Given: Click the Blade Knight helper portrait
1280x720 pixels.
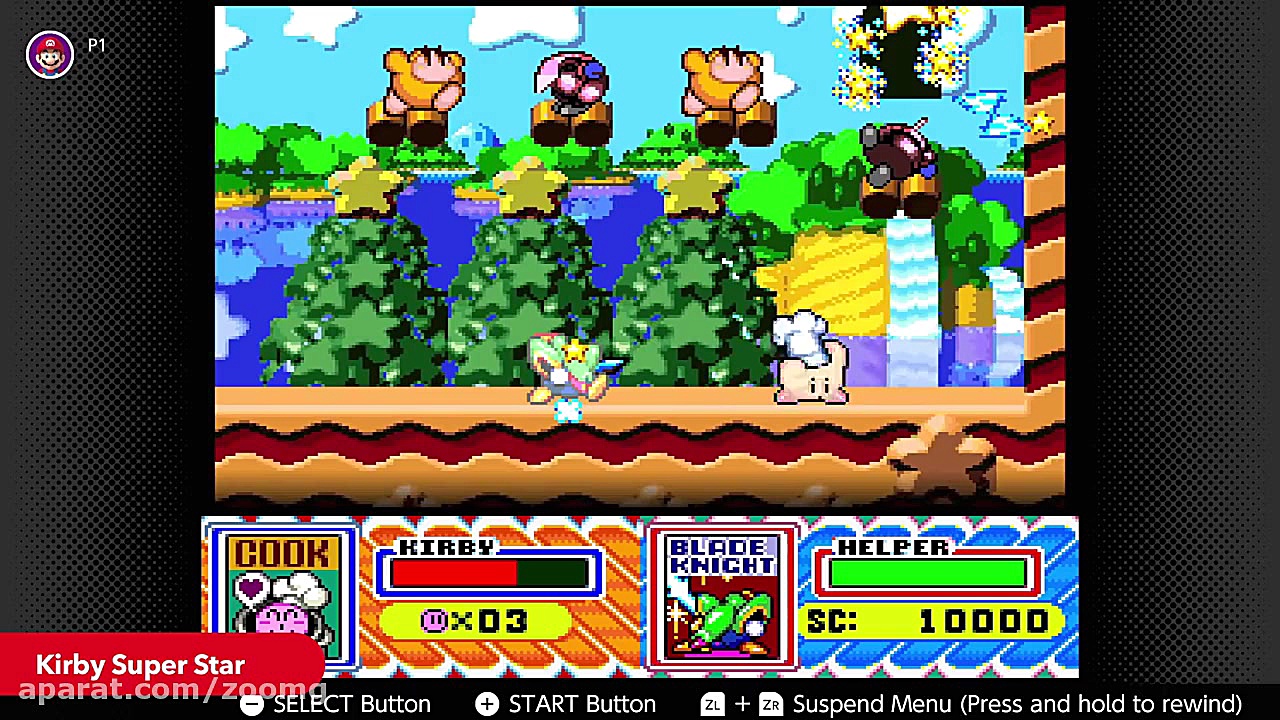Looking at the screenshot, I should click(x=722, y=596).
